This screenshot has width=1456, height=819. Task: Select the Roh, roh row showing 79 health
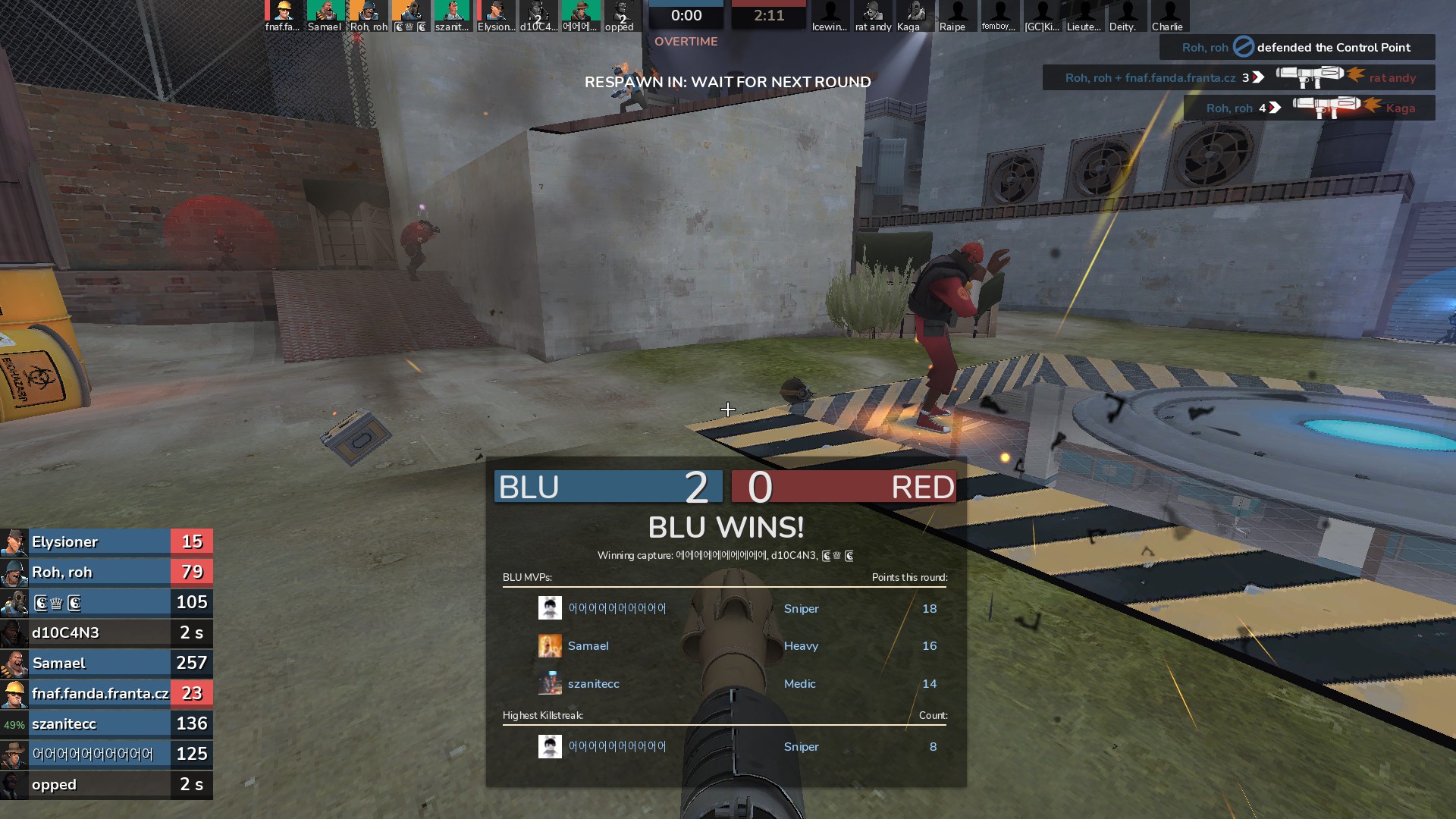[106, 573]
